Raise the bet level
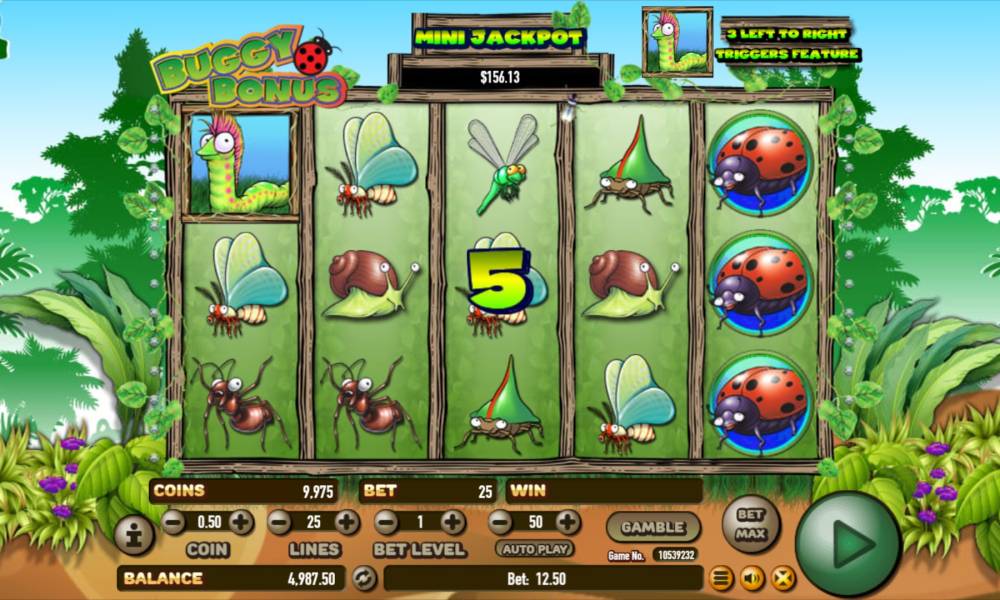The height and width of the screenshot is (600, 1000). (x=453, y=522)
